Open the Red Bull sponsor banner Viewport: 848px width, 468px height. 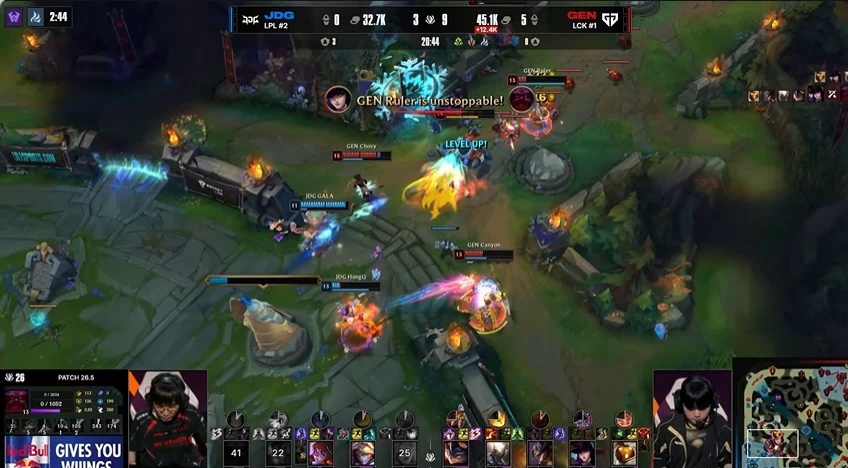(62, 450)
